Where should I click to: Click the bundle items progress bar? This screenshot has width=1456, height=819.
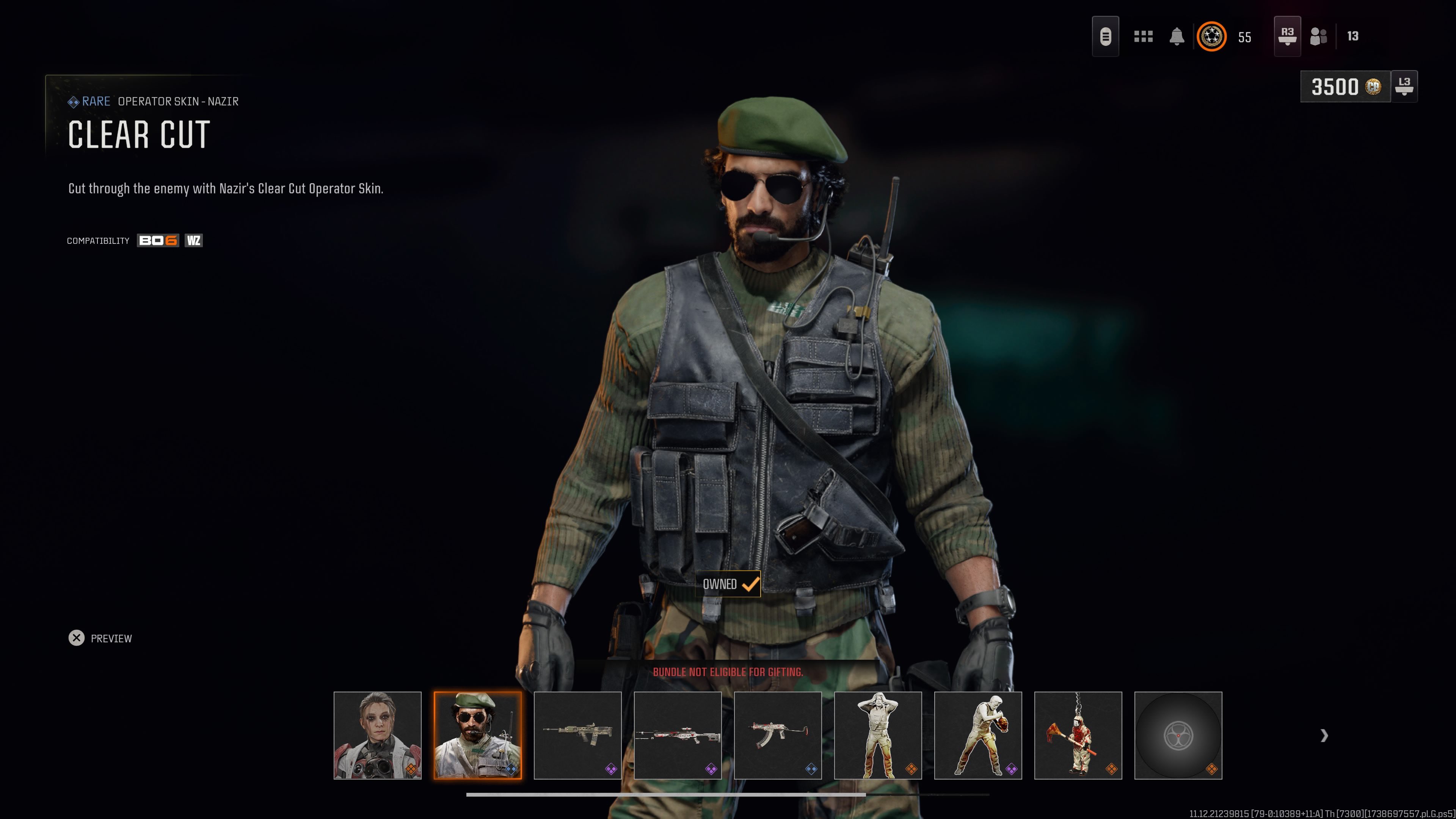tap(729, 794)
